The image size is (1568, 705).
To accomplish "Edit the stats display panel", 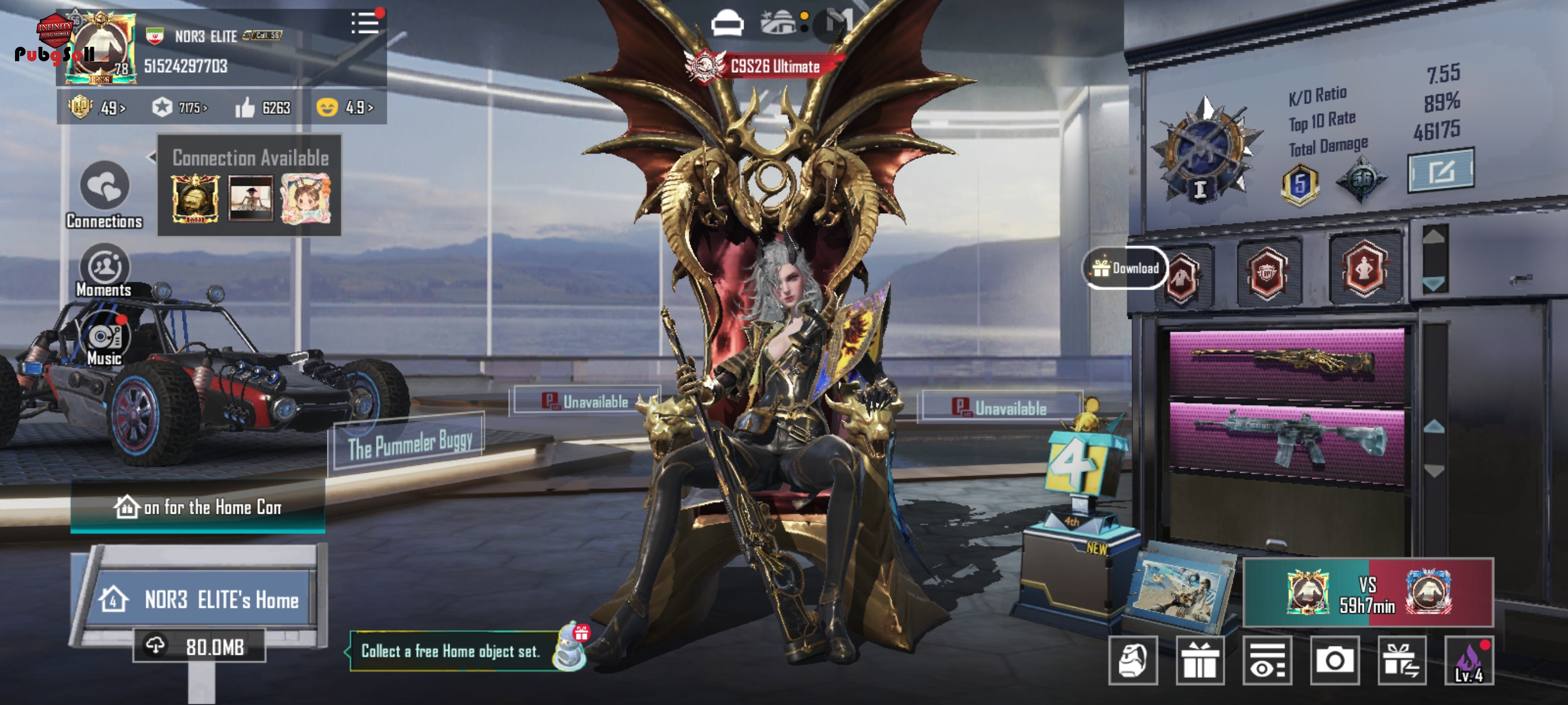I will coord(1440,170).
